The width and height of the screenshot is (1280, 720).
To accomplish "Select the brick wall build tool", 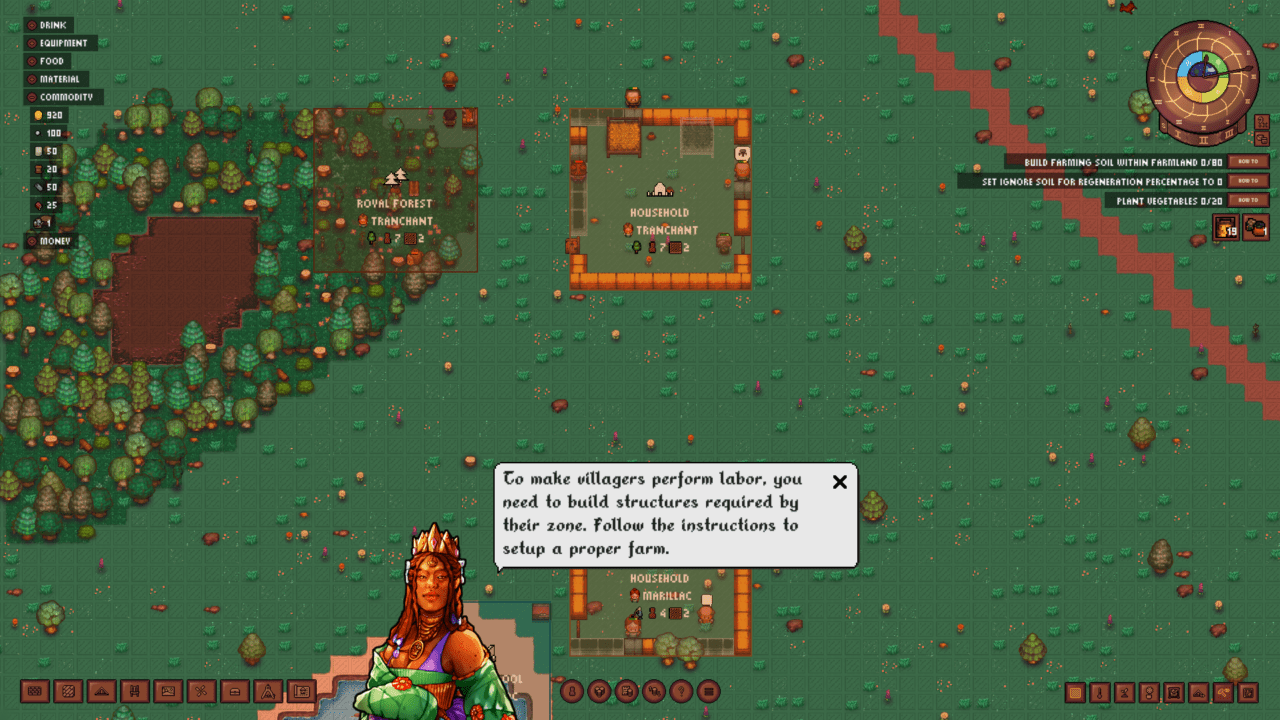I will [x=35, y=691].
